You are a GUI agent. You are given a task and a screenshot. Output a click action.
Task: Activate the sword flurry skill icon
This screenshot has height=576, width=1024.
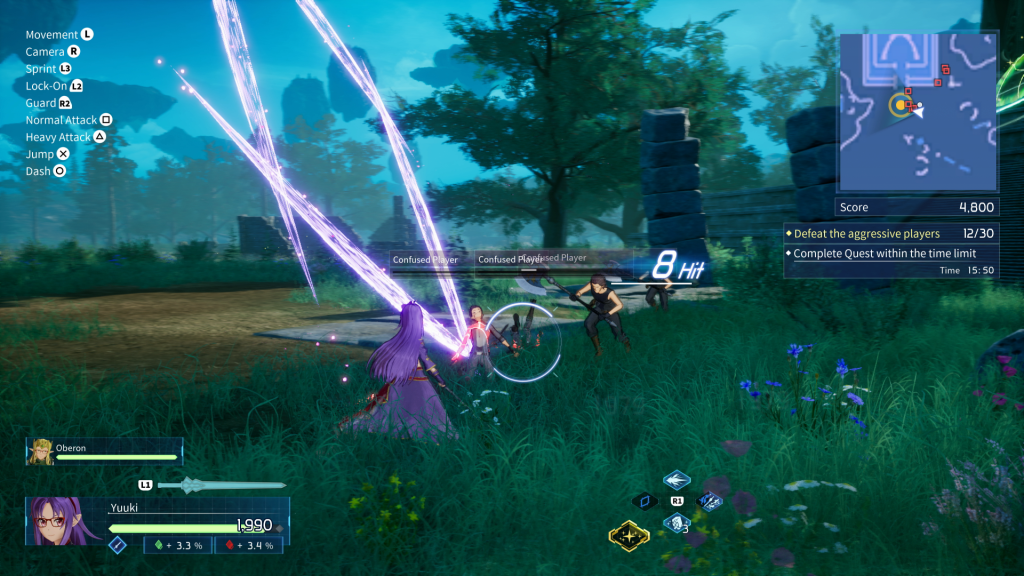[x=711, y=501]
